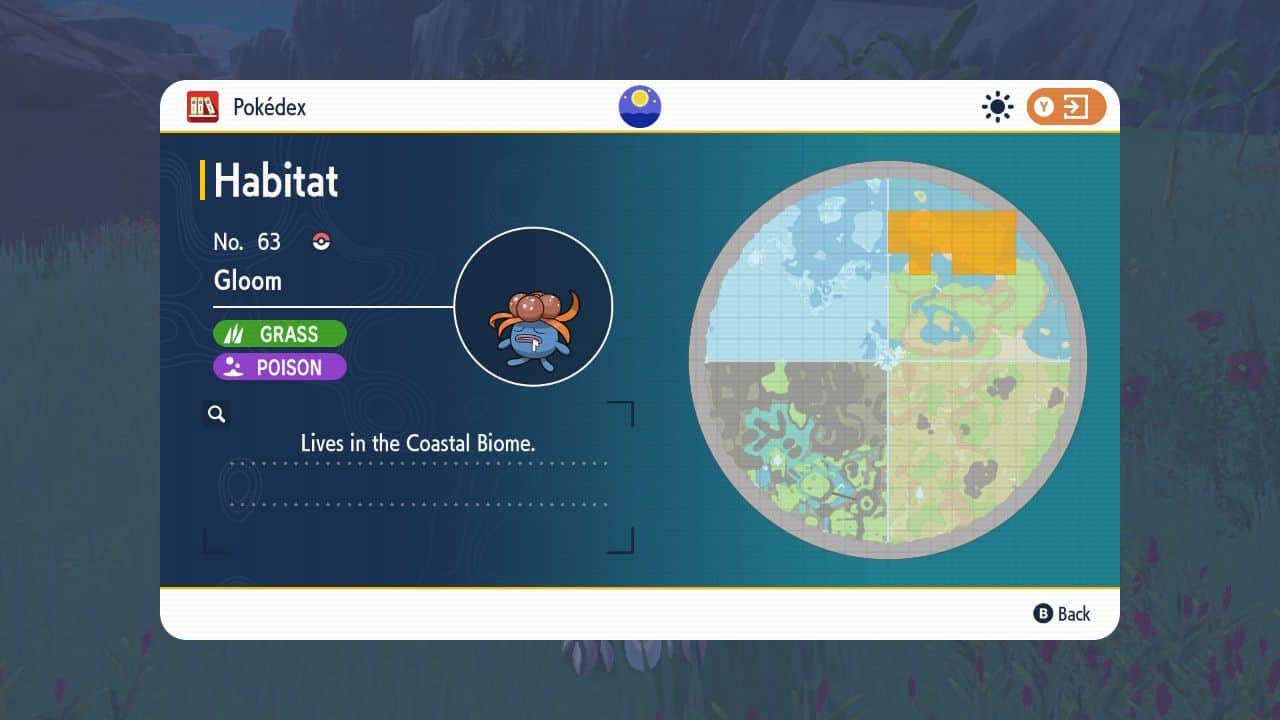Select the GRASS type badge
This screenshot has width=1280, height=720.
coord(280,334)
